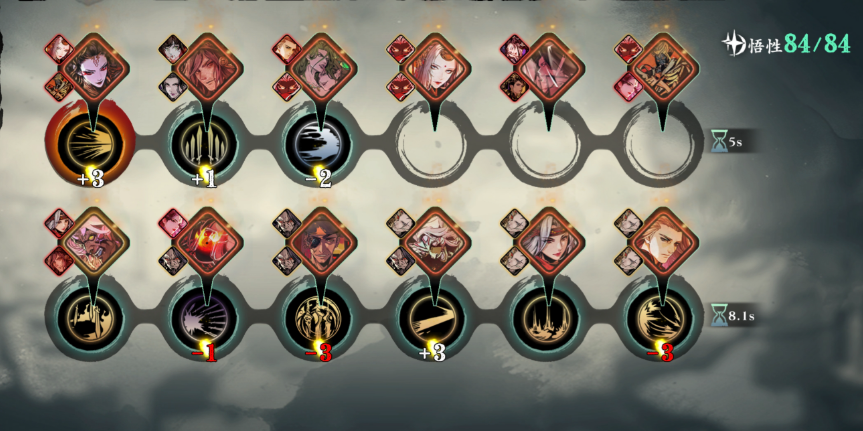The width and height of the screenshot is (863, 431).
Task: Select the flaming red demon large portrait
Action: [206, 240]
